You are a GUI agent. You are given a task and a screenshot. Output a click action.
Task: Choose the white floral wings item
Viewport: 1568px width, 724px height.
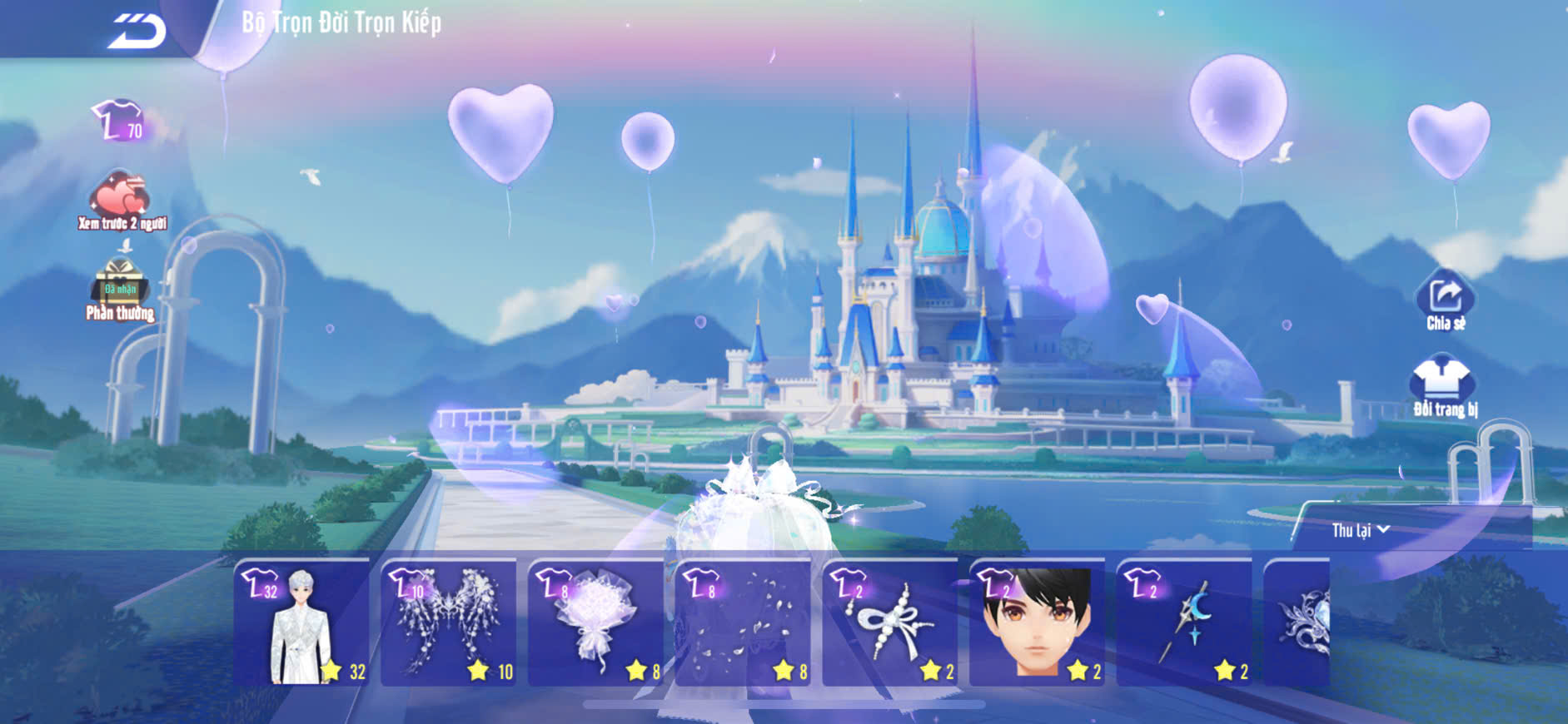(x=449, y=623)
